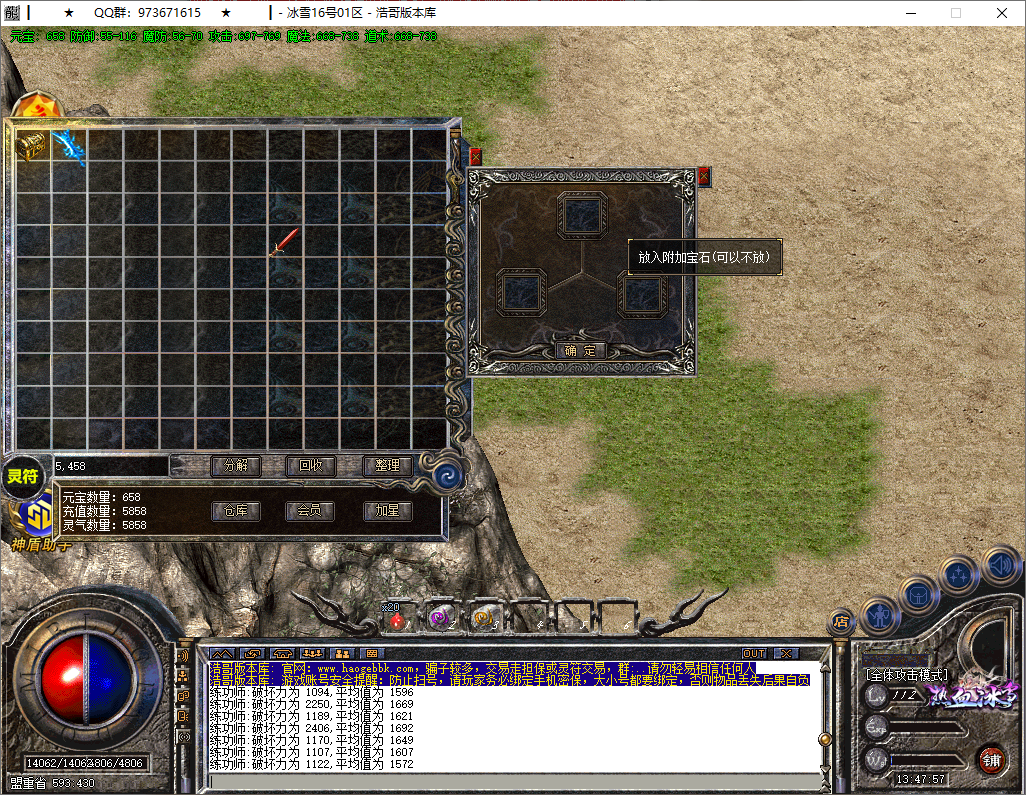Click the OUT button on chat bar
1026x795 pixels.
pos(754,654)
